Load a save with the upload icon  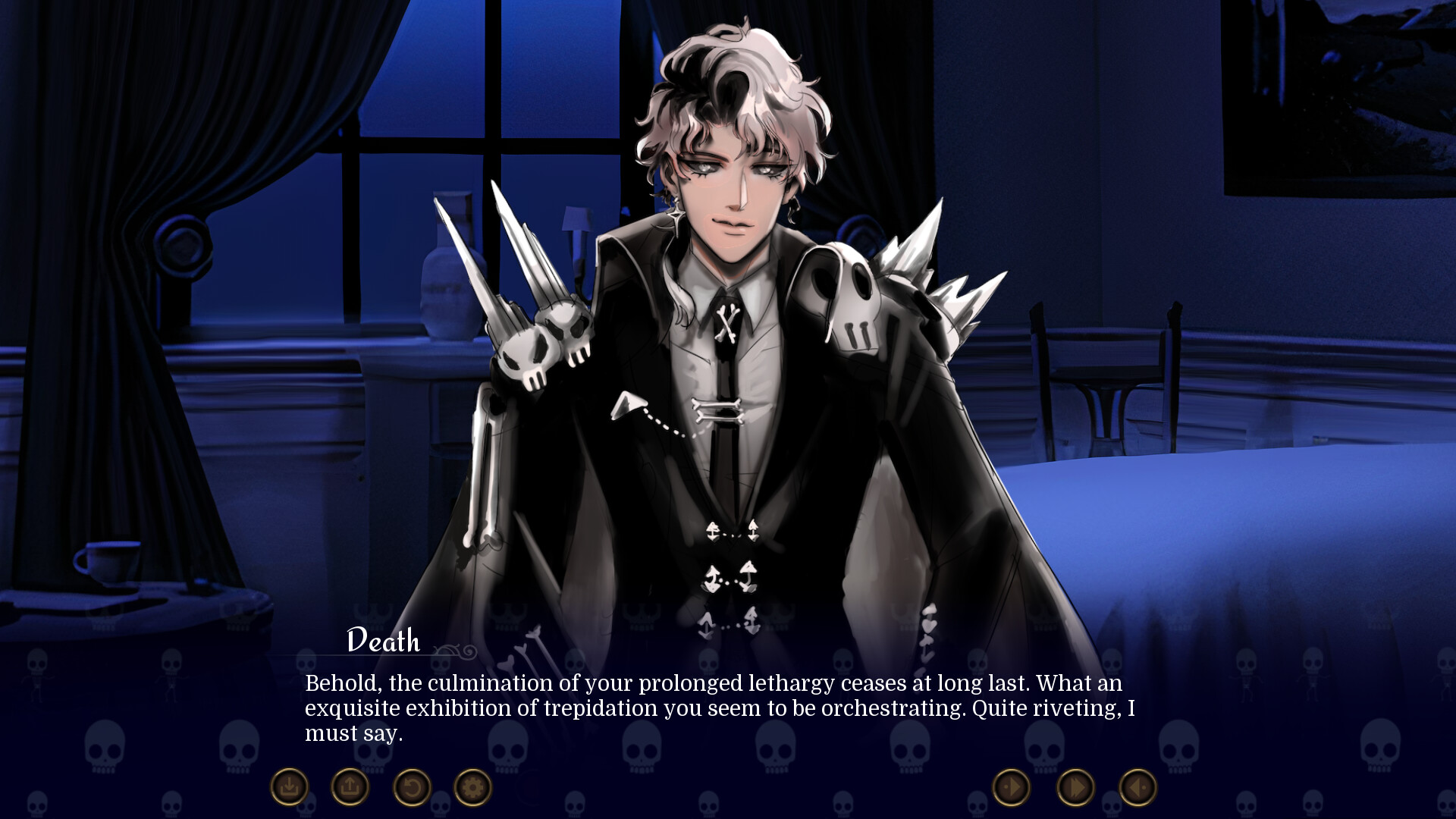click(x=349, y=787)
